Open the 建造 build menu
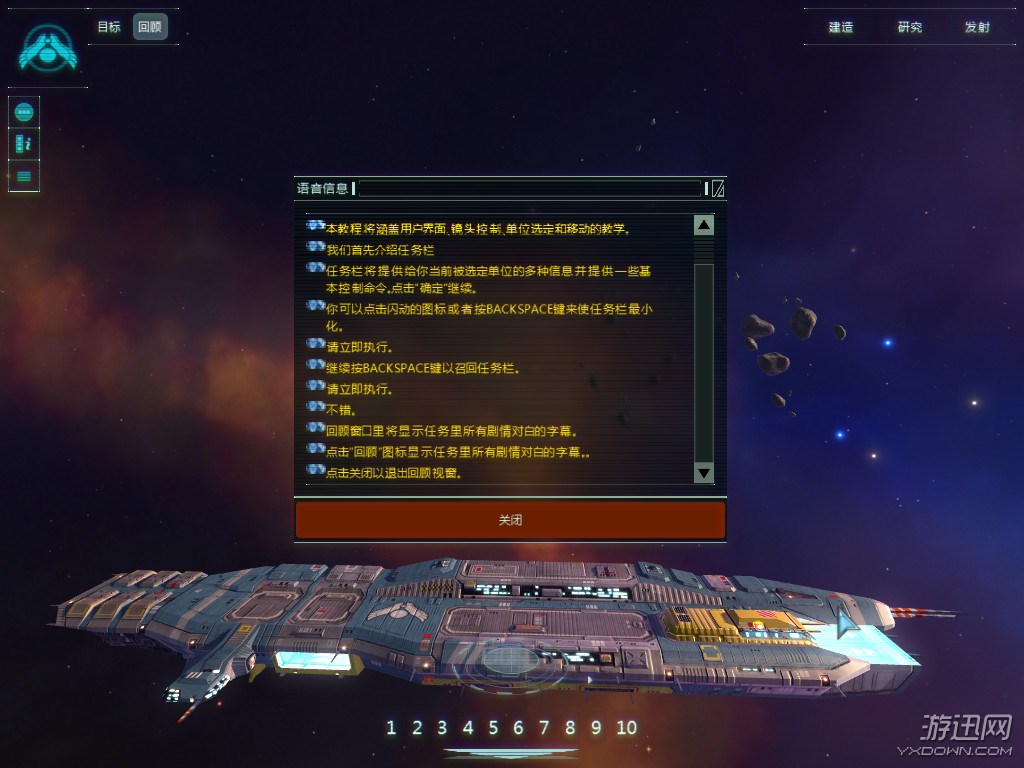This screenshot has width=1024, height=768. pyautogui.click(x=841, y=27)
